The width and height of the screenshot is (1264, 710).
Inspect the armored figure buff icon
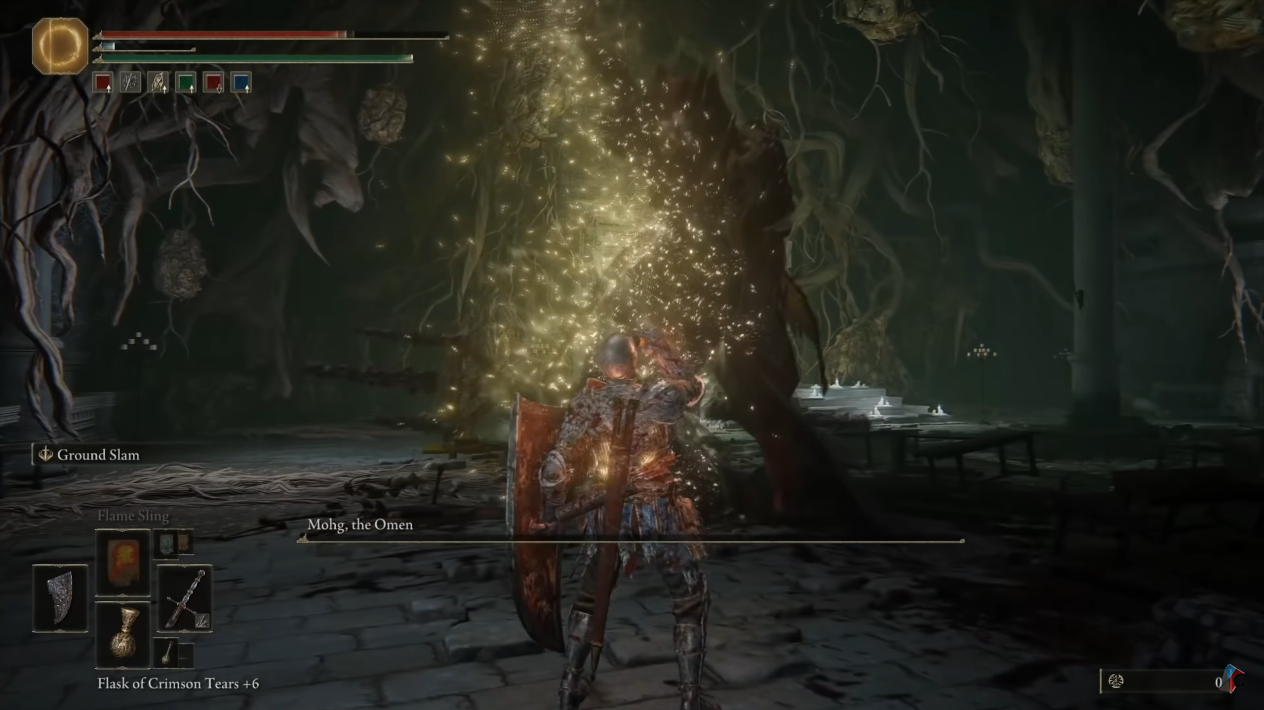point(158,83)
